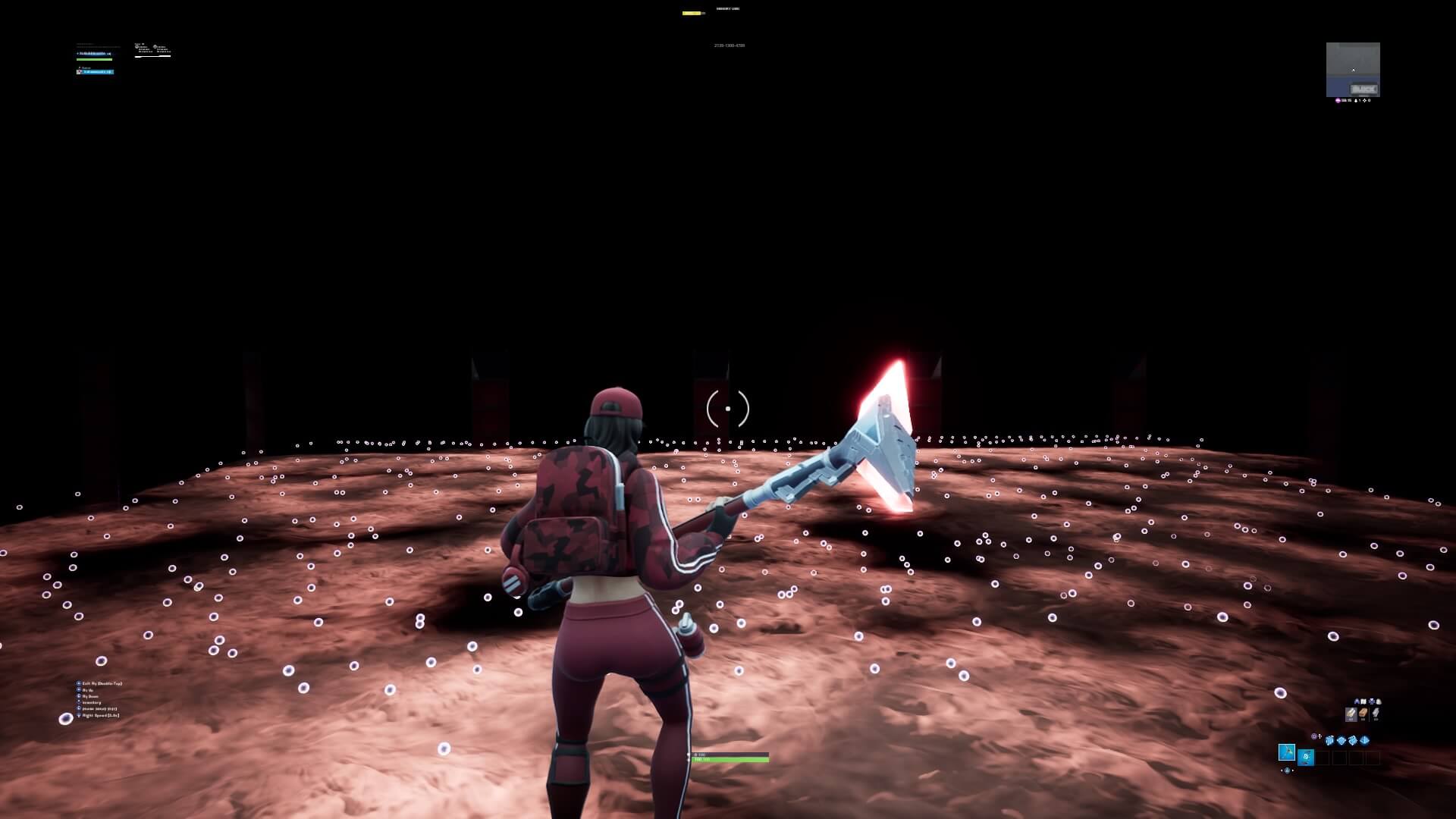
Task: Select the wall building piece
Action: click(x=1329, y=740)
